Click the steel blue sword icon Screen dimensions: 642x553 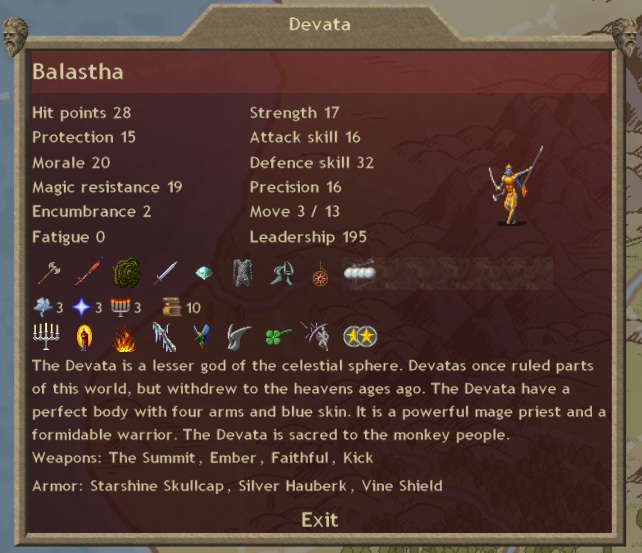click(165, 272)
